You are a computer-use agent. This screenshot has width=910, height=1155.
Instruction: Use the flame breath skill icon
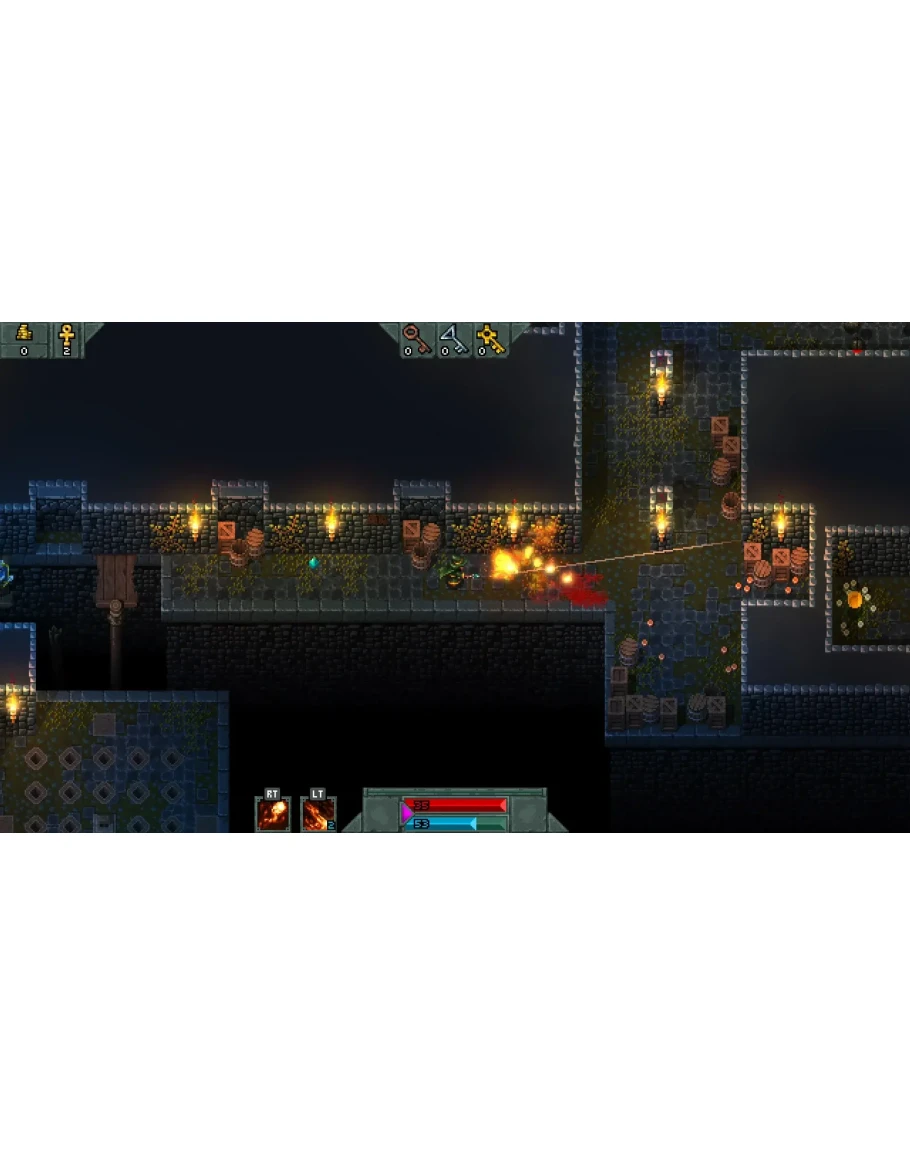click(x=317, y=813)
